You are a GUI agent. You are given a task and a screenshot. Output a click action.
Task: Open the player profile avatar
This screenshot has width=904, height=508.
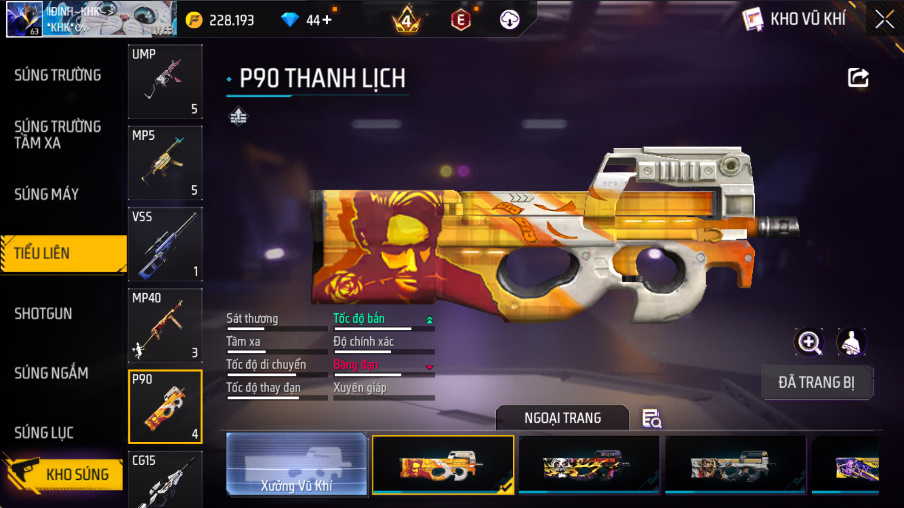pyautogui.click(x=22, y=19)
